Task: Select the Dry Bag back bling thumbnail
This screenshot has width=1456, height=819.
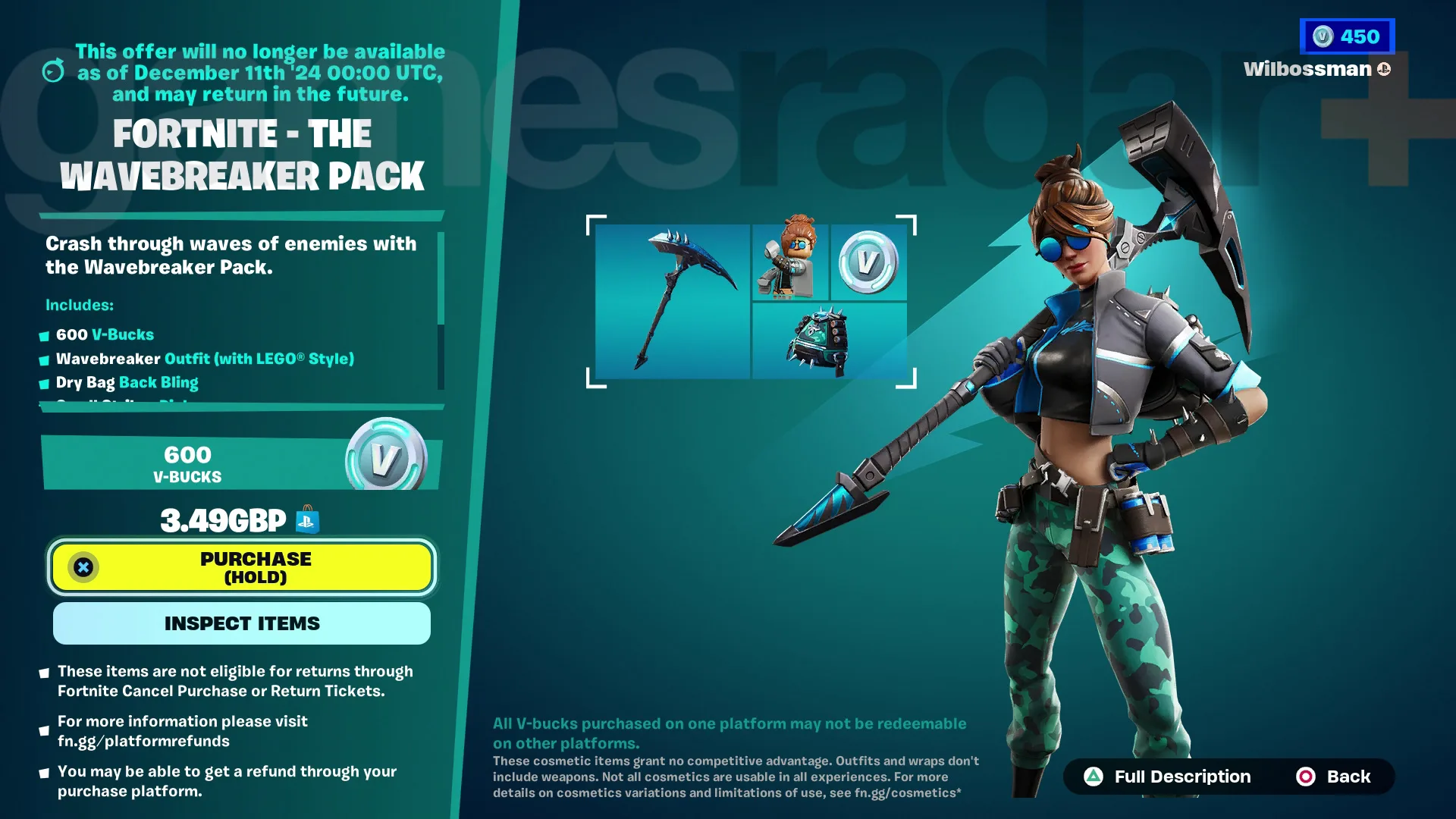Action: click(829, 341)
